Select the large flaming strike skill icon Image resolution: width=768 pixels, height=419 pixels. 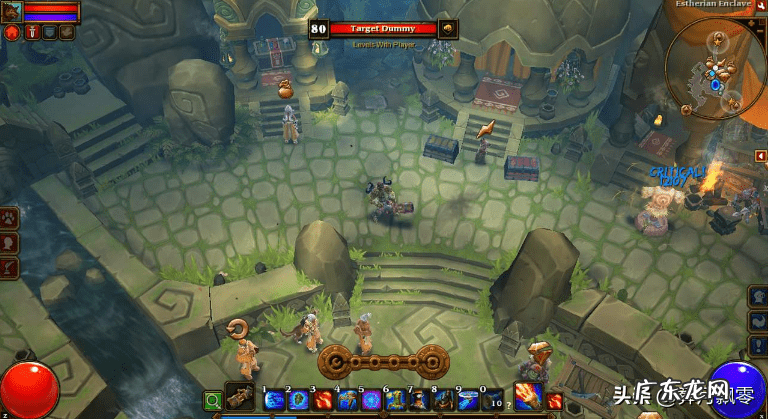point(528,396)
